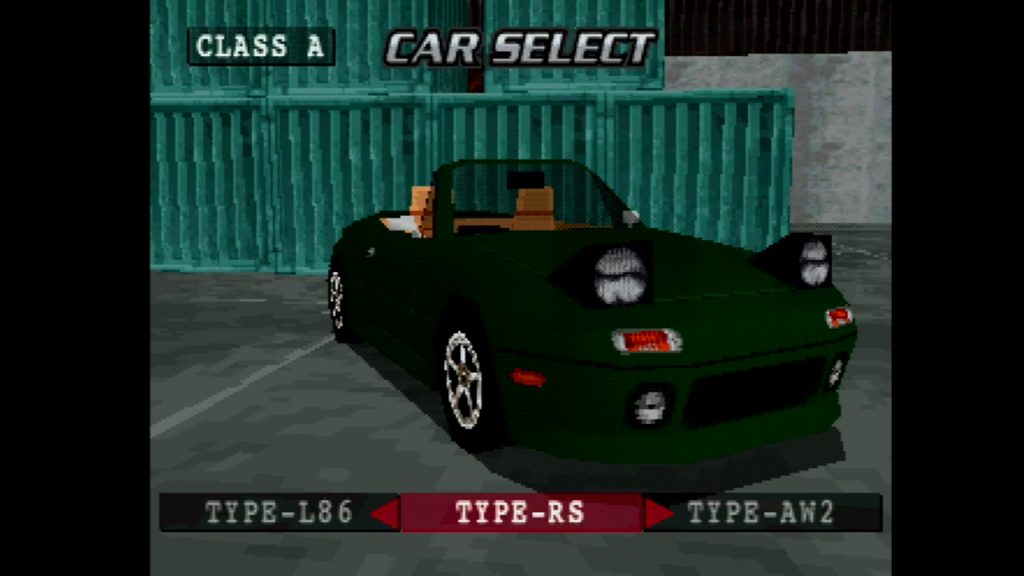
Task: Click the right red arrow
Action: tap(658, 513)
